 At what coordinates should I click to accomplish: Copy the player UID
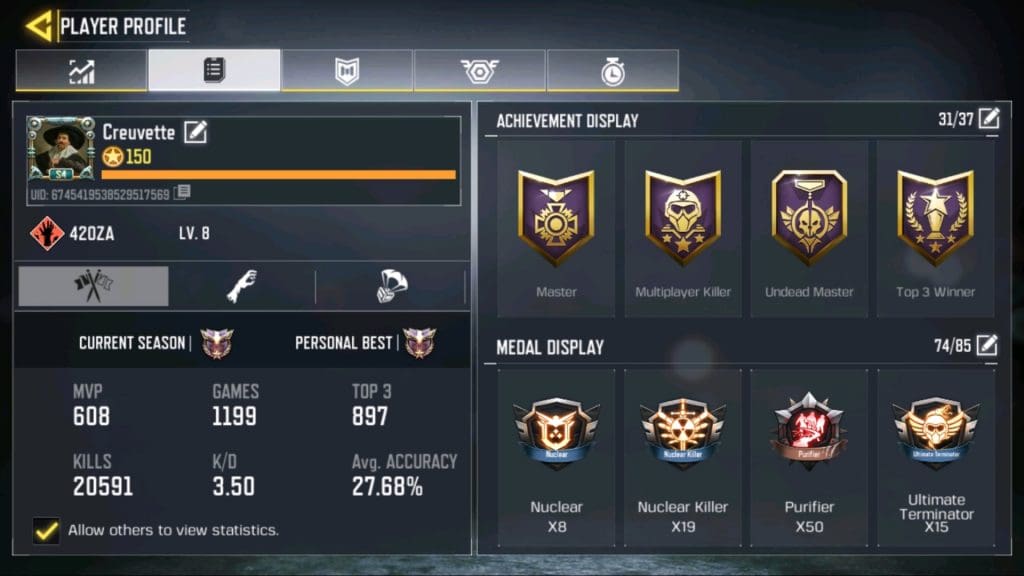182,192
